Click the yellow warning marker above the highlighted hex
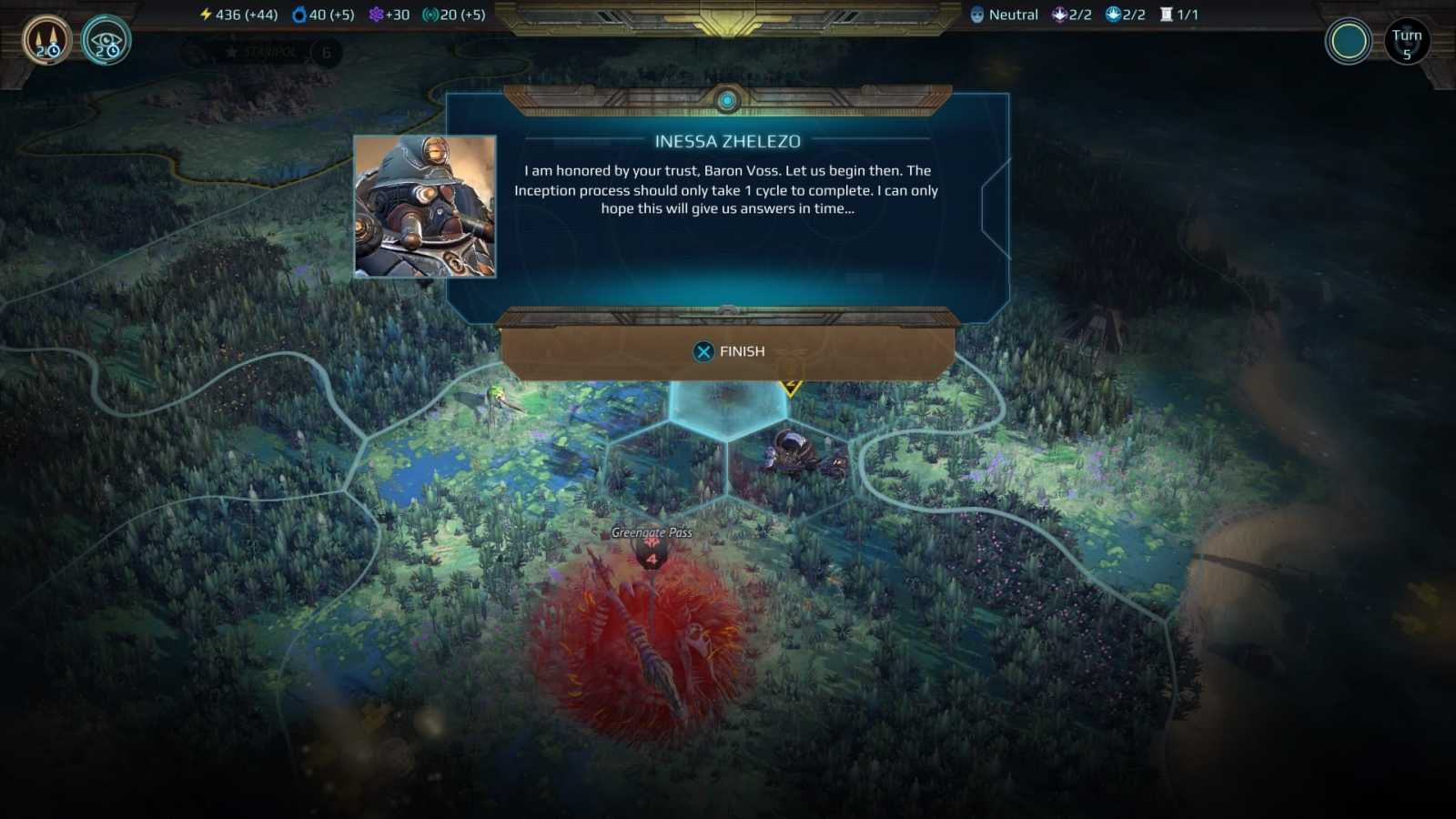 click(790, 386)
